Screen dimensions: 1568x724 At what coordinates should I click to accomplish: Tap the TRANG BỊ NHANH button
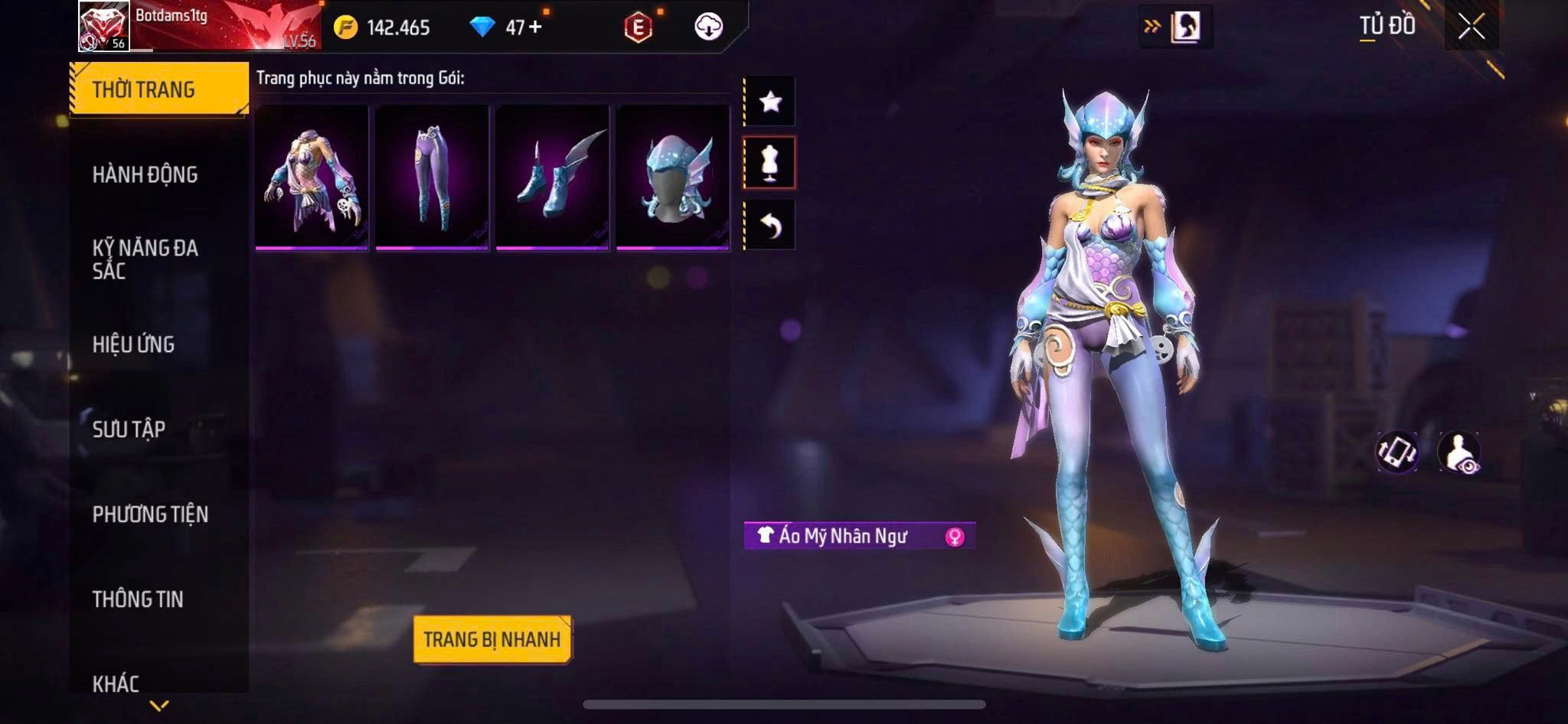(x=492, y=639)
